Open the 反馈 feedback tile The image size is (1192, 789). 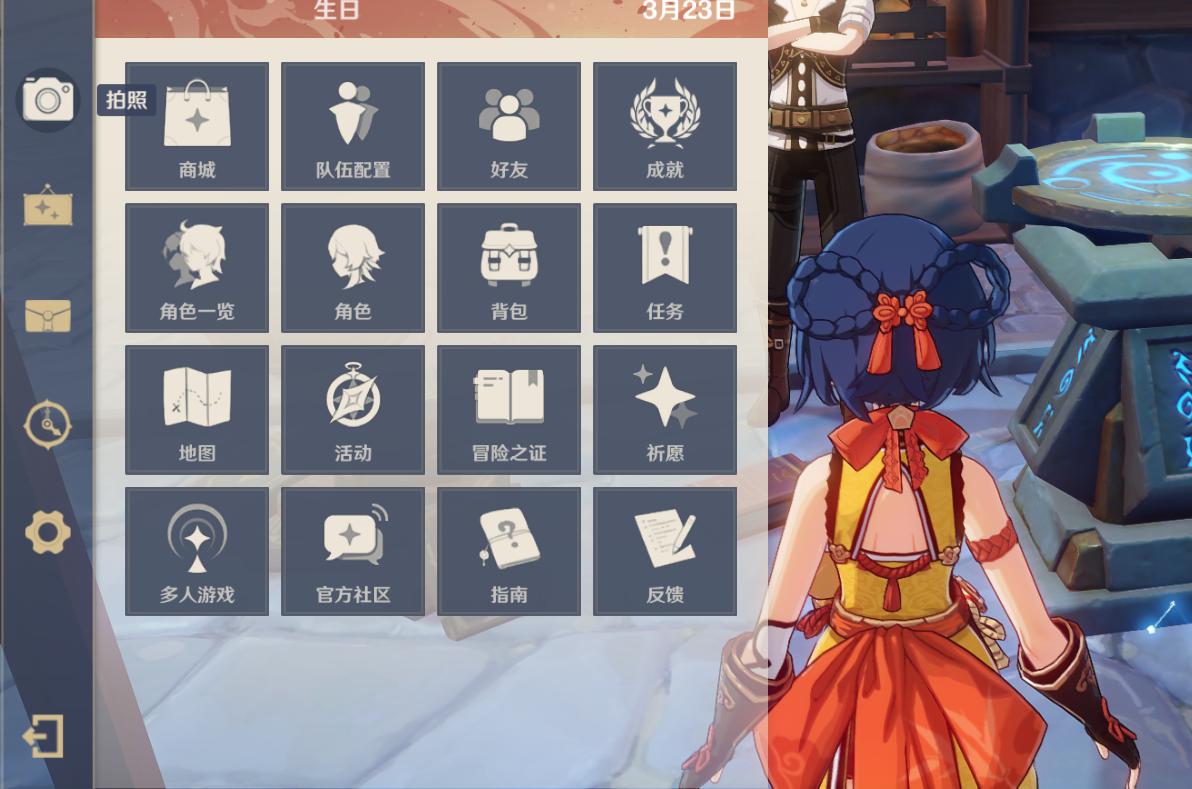point(665,552)
